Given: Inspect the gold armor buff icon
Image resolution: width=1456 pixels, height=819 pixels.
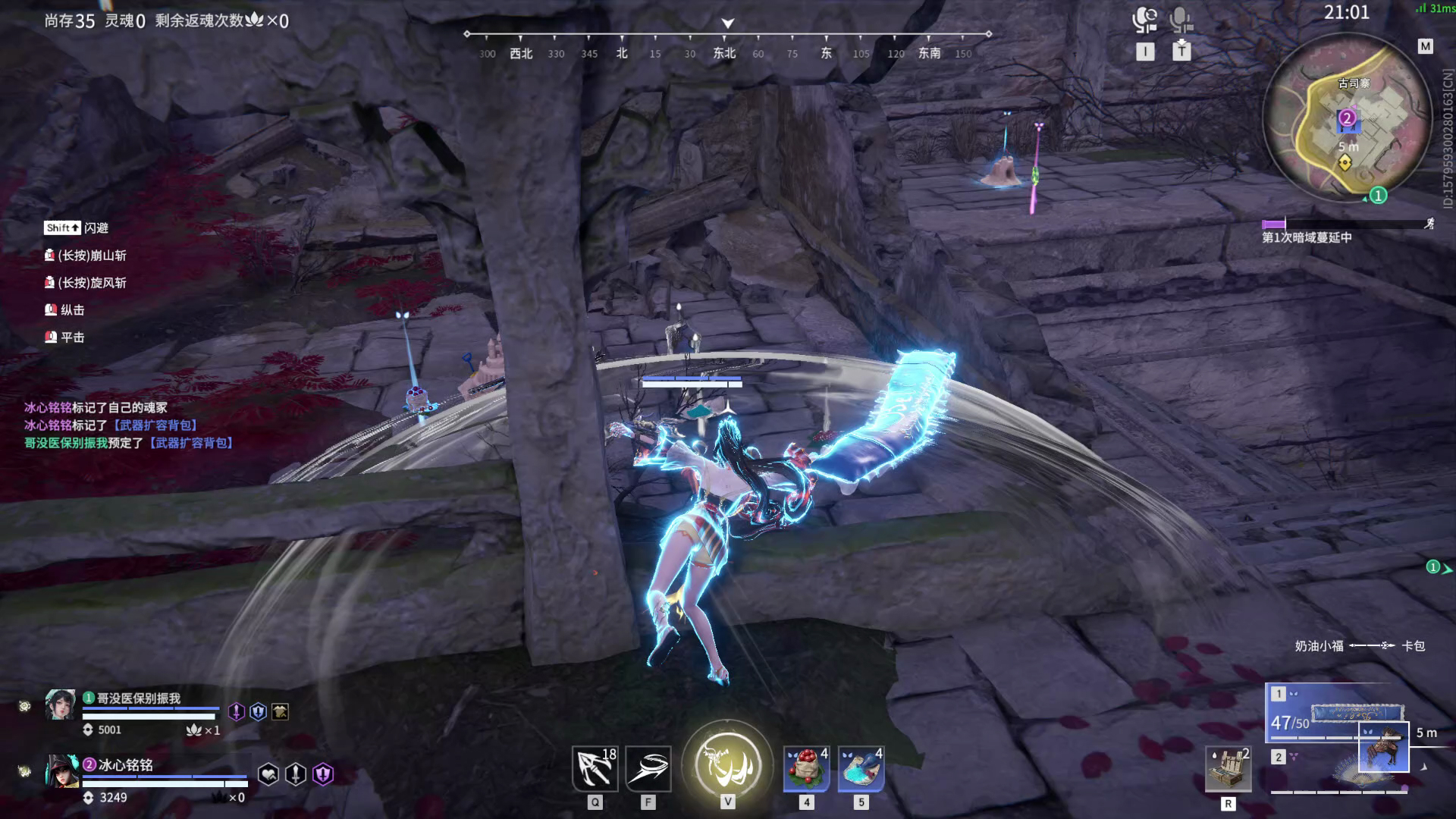Looking at the screenshot, I should [280, 712].
